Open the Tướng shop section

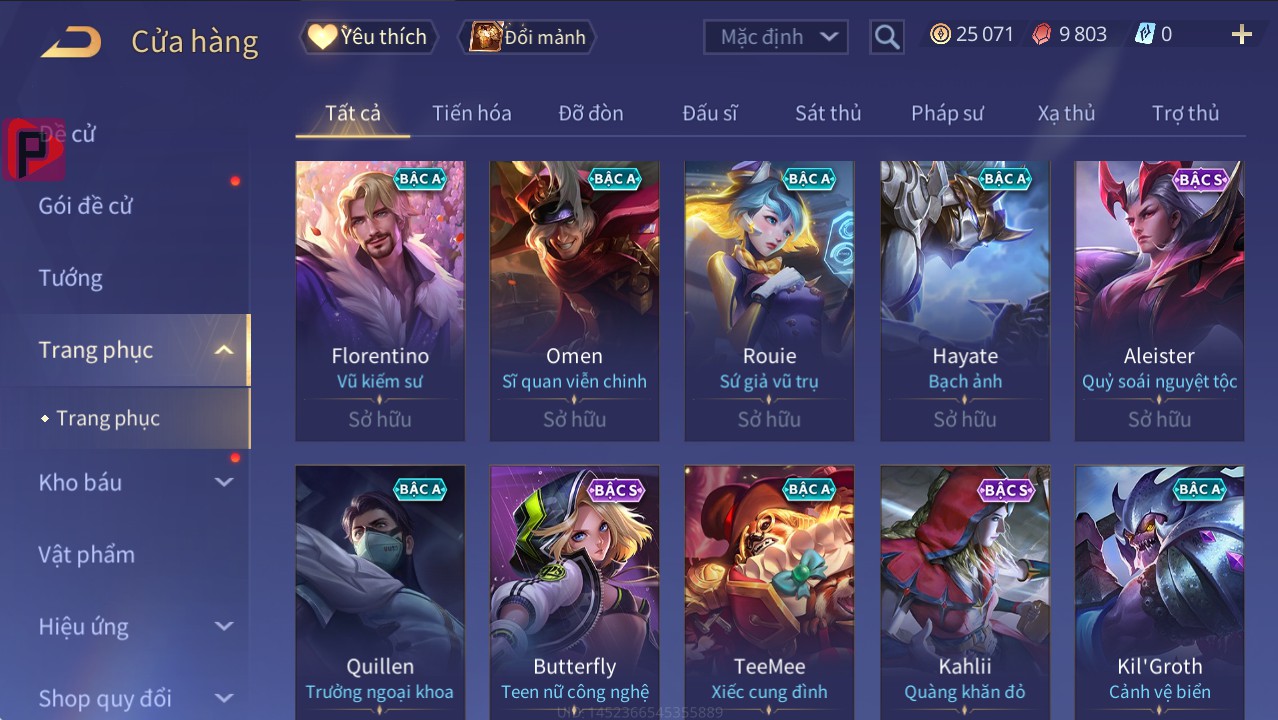(x=71, y=278)
